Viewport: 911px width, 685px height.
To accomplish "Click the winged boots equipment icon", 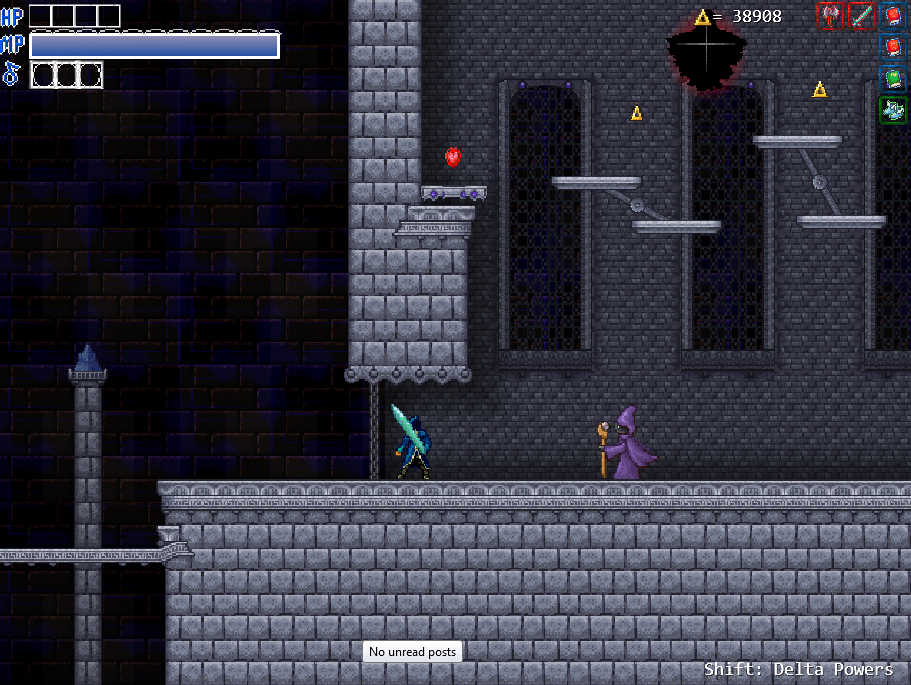I will 893,109.
